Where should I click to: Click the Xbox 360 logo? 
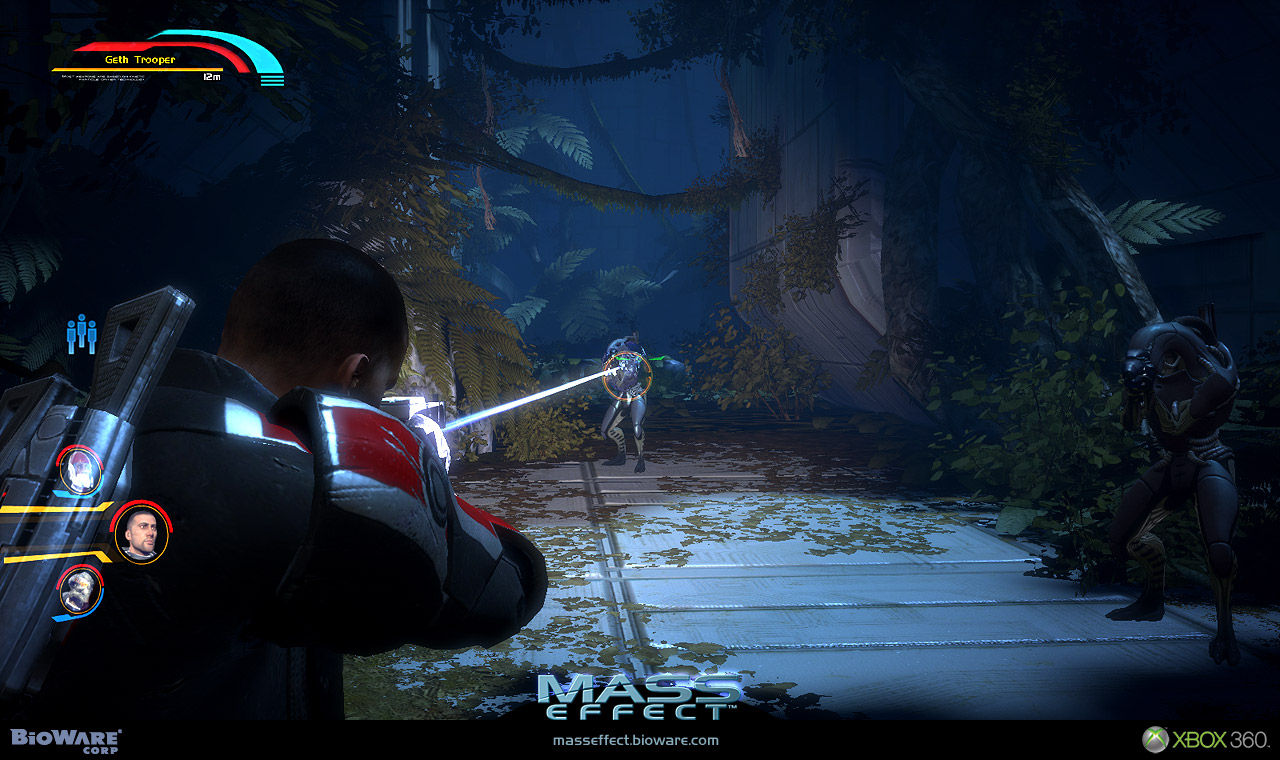pyautogui.click(x=1206, y=740)
